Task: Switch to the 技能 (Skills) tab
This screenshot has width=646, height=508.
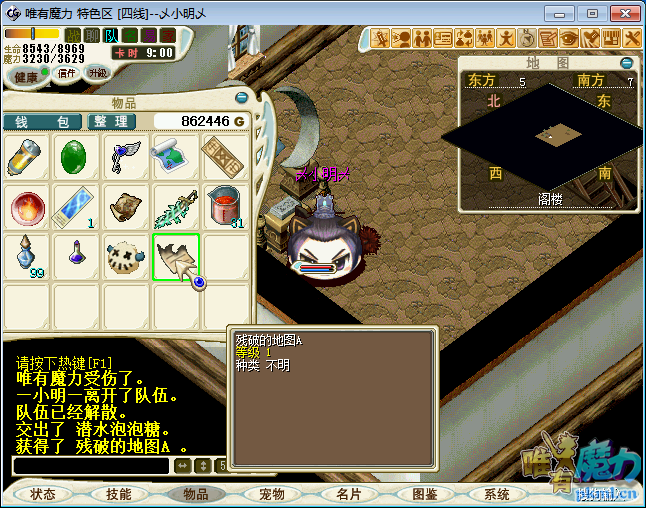Action: 118,494
